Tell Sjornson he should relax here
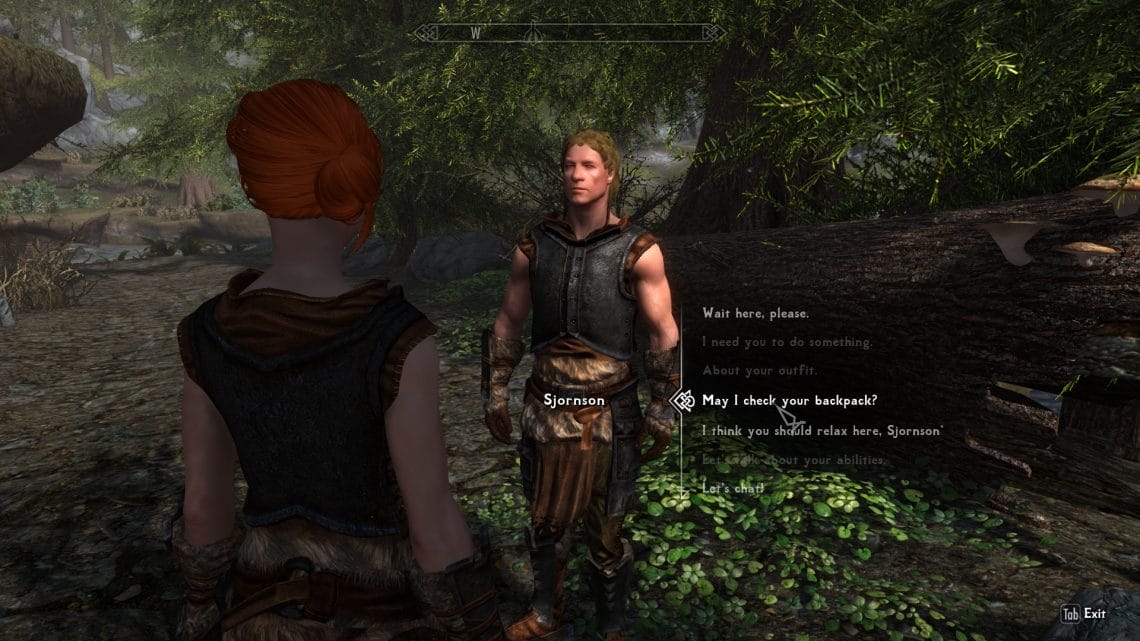This screenshot has height=641, width=1140. (821, 431)
